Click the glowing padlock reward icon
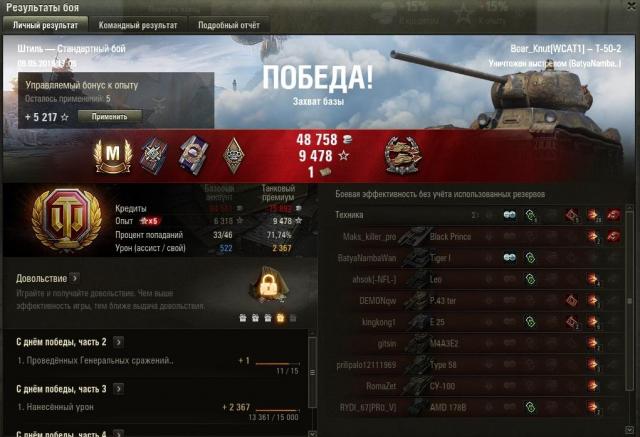Image resolution: width=640 pixels, height=437 pixels. point(268,287)
